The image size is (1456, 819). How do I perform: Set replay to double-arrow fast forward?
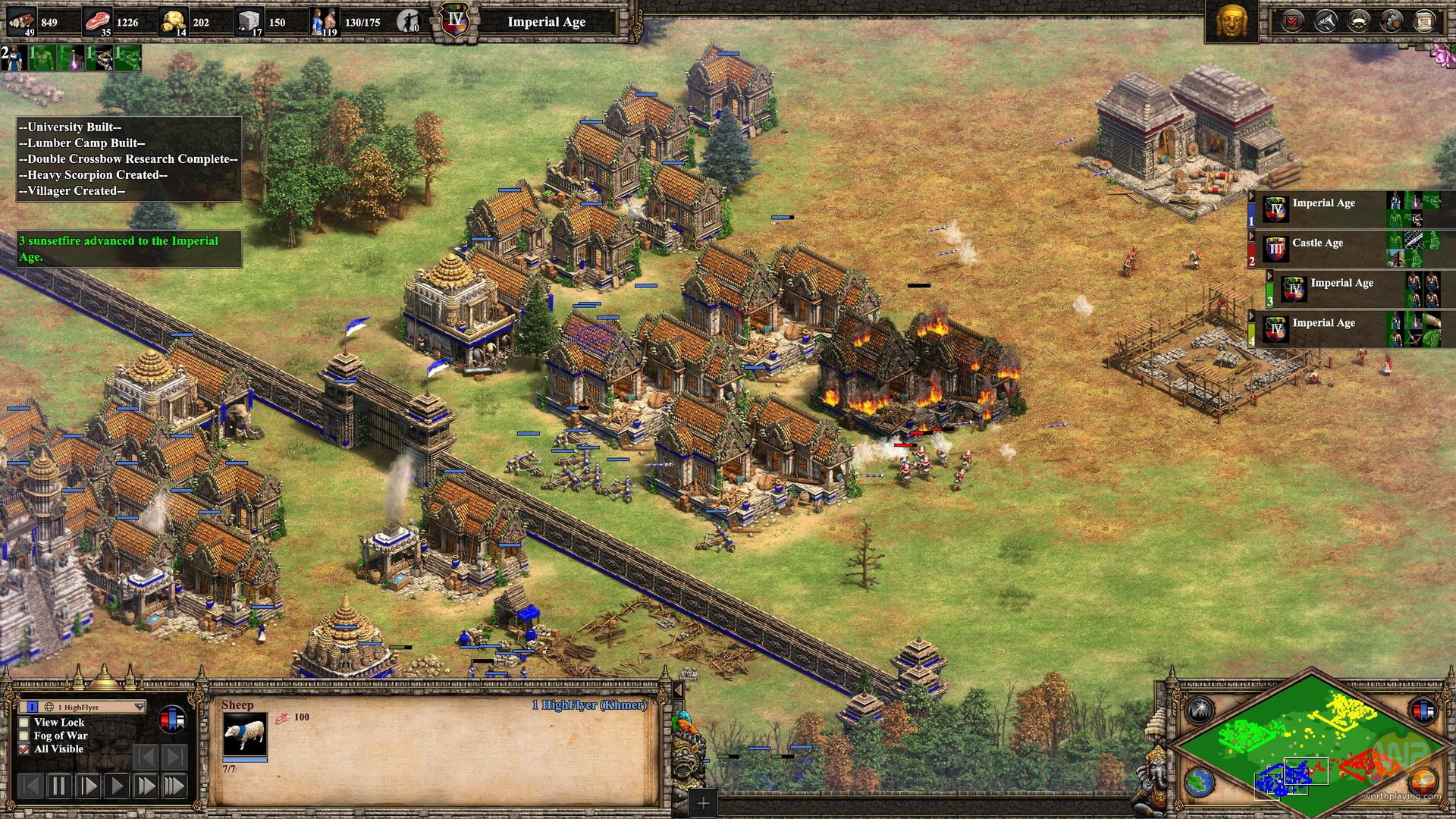pyautogui.click(x=146, y=786)
